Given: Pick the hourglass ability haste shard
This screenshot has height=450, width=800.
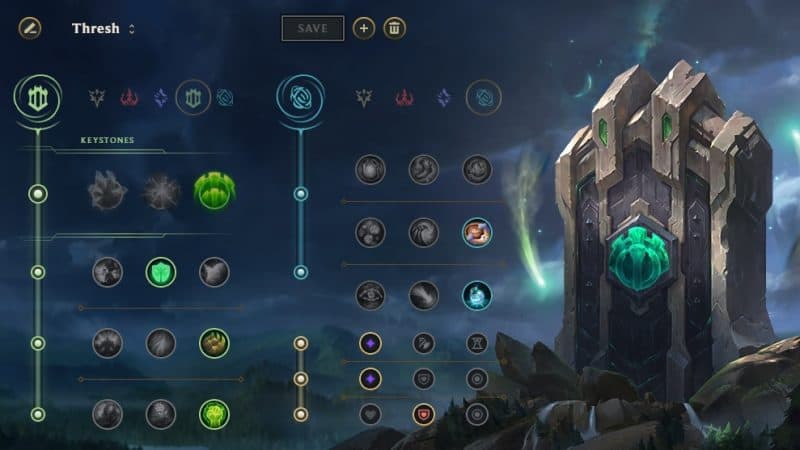Looking at the screenshot, I should (x=477, y=344).
